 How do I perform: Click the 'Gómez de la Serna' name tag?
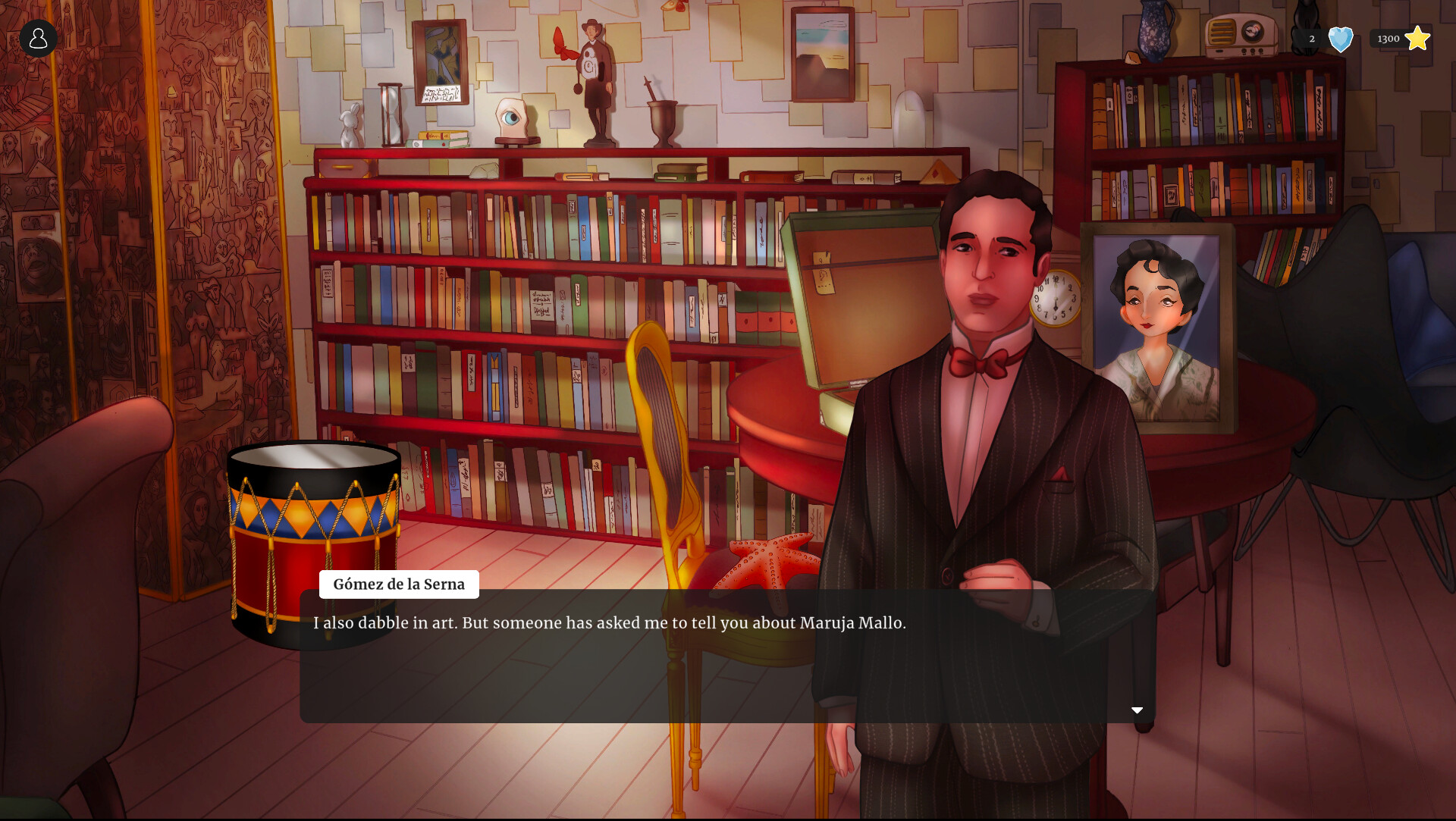[x=399, y=584]
